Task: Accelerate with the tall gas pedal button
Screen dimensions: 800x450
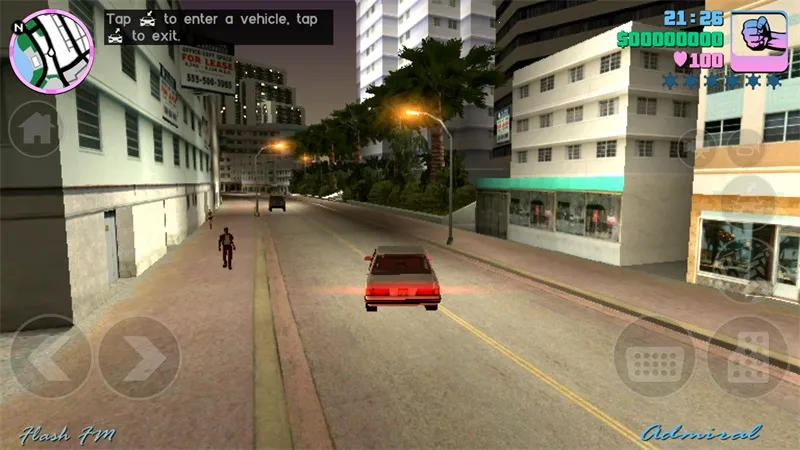Action: (x=747, y=357)
